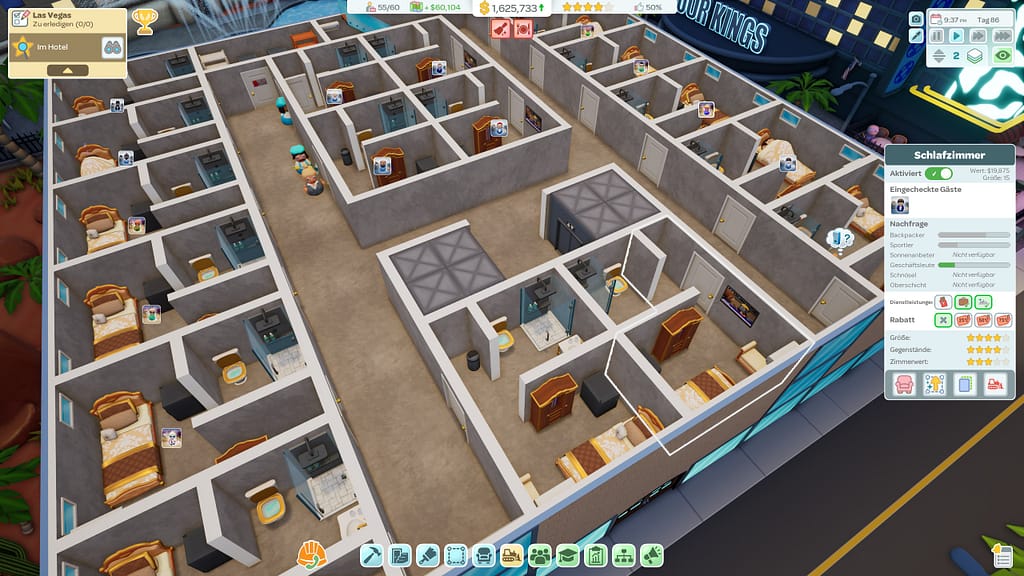
Task: Pause the game time
Action: (x=937, y=36)
